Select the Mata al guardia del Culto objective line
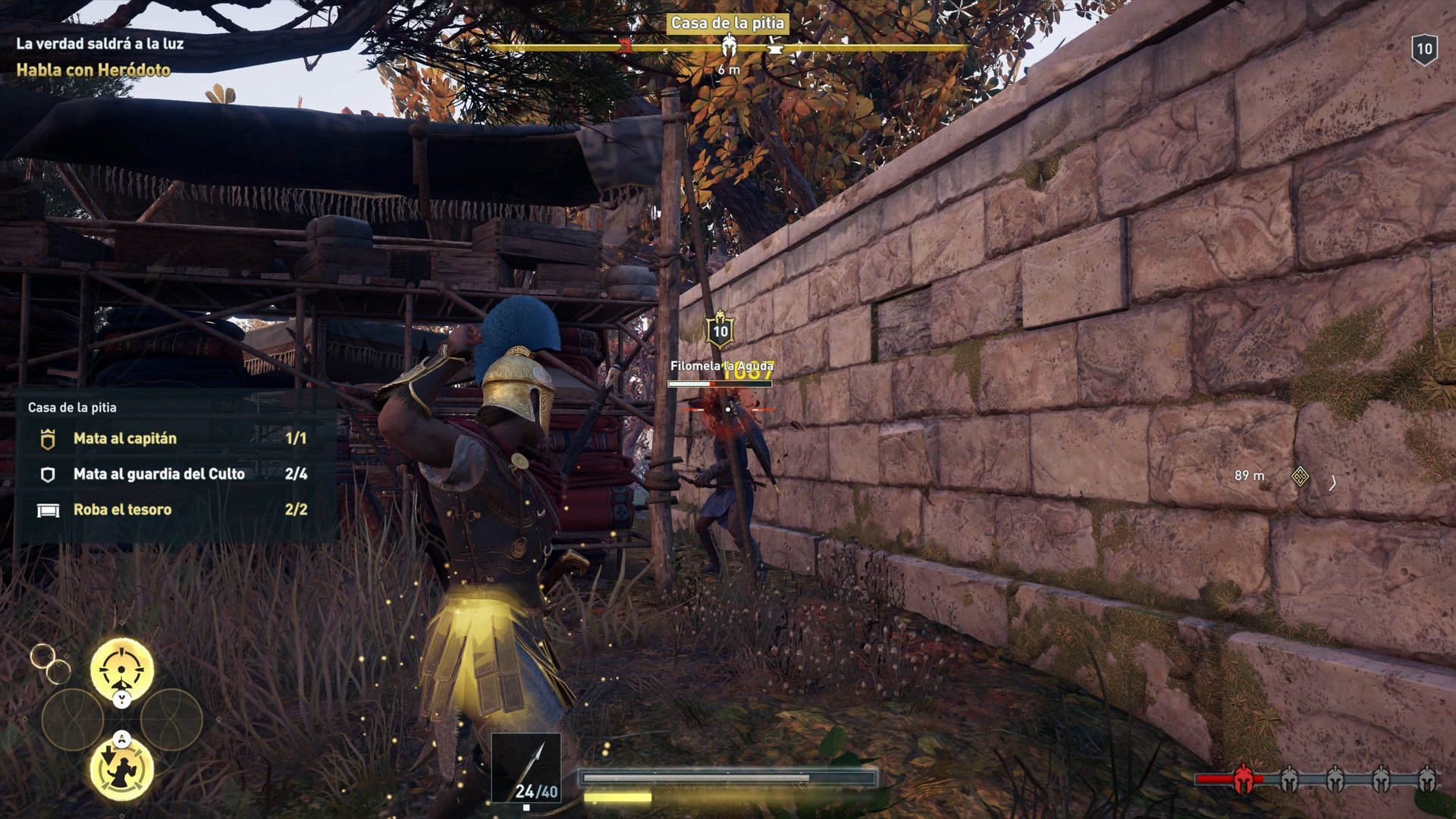Screen dimensions: 1456x819 click(x=157, y=474)
